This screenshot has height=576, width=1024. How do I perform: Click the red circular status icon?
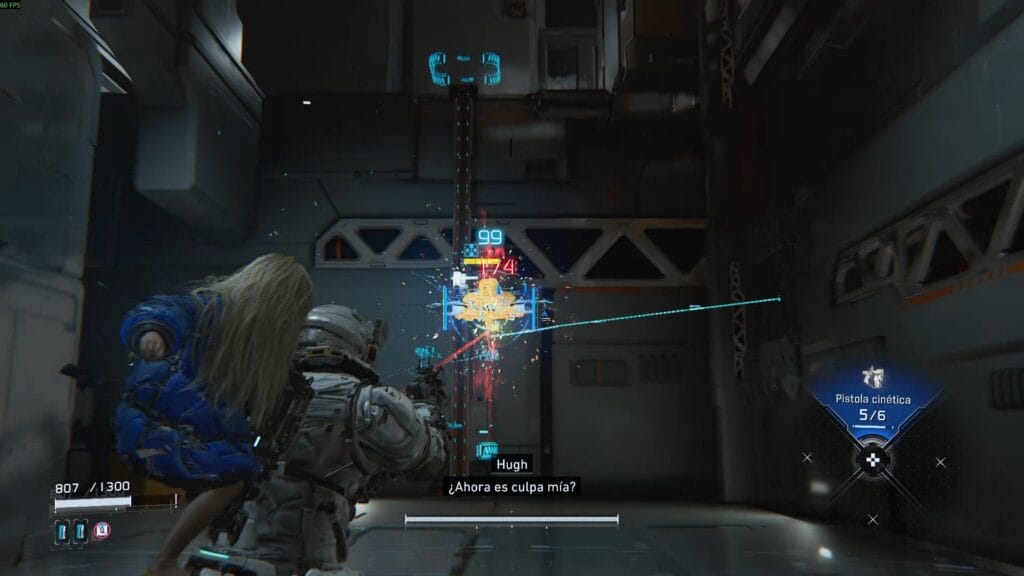[102, 530]
